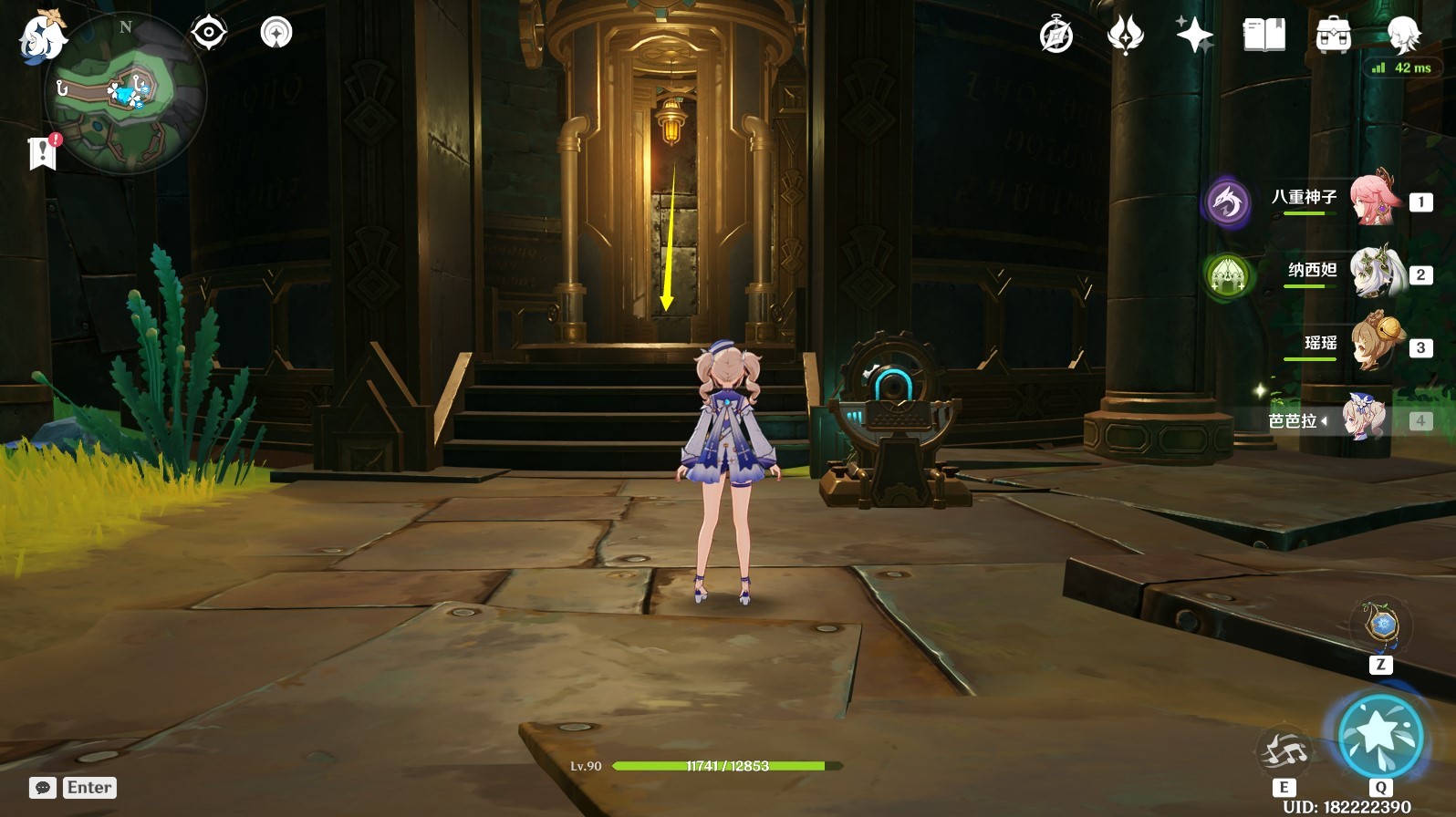1456x817 pixels.
Task: Click the round icon right of the compass-eye
Action: click(x=276, y=33)
